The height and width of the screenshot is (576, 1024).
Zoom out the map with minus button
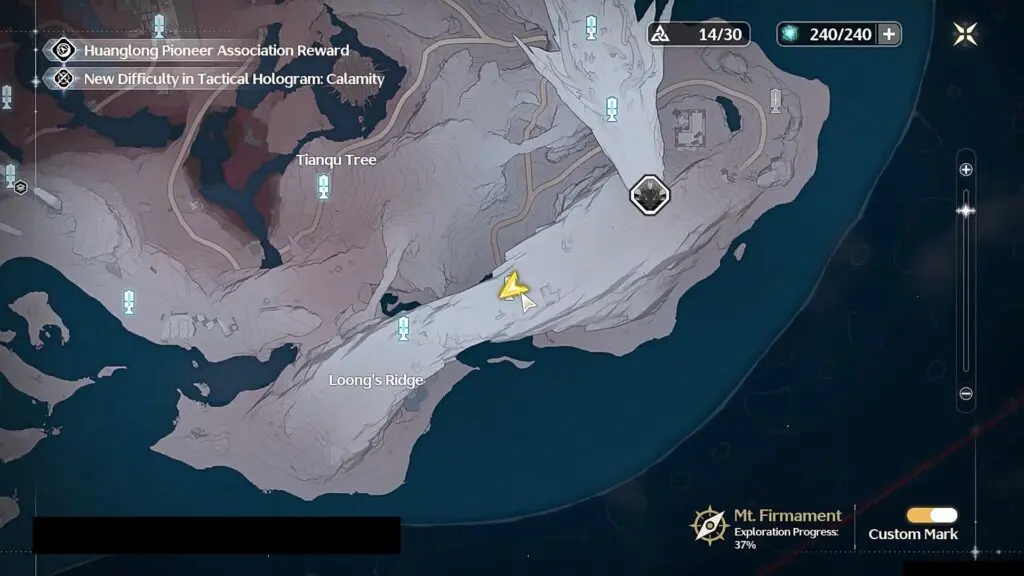(966, 394)
